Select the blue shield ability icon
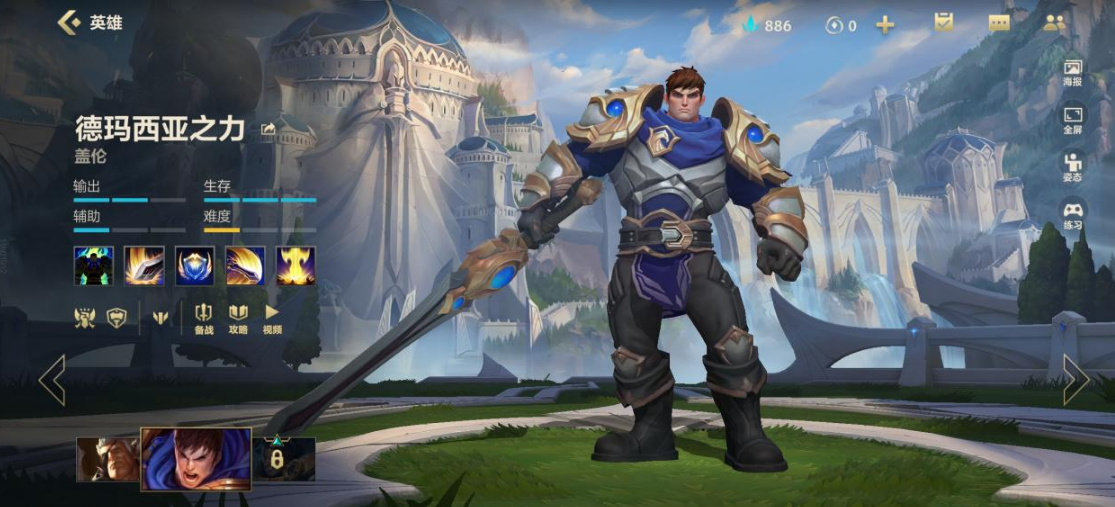The image size is (1115, 507). (x=195, y=266)
